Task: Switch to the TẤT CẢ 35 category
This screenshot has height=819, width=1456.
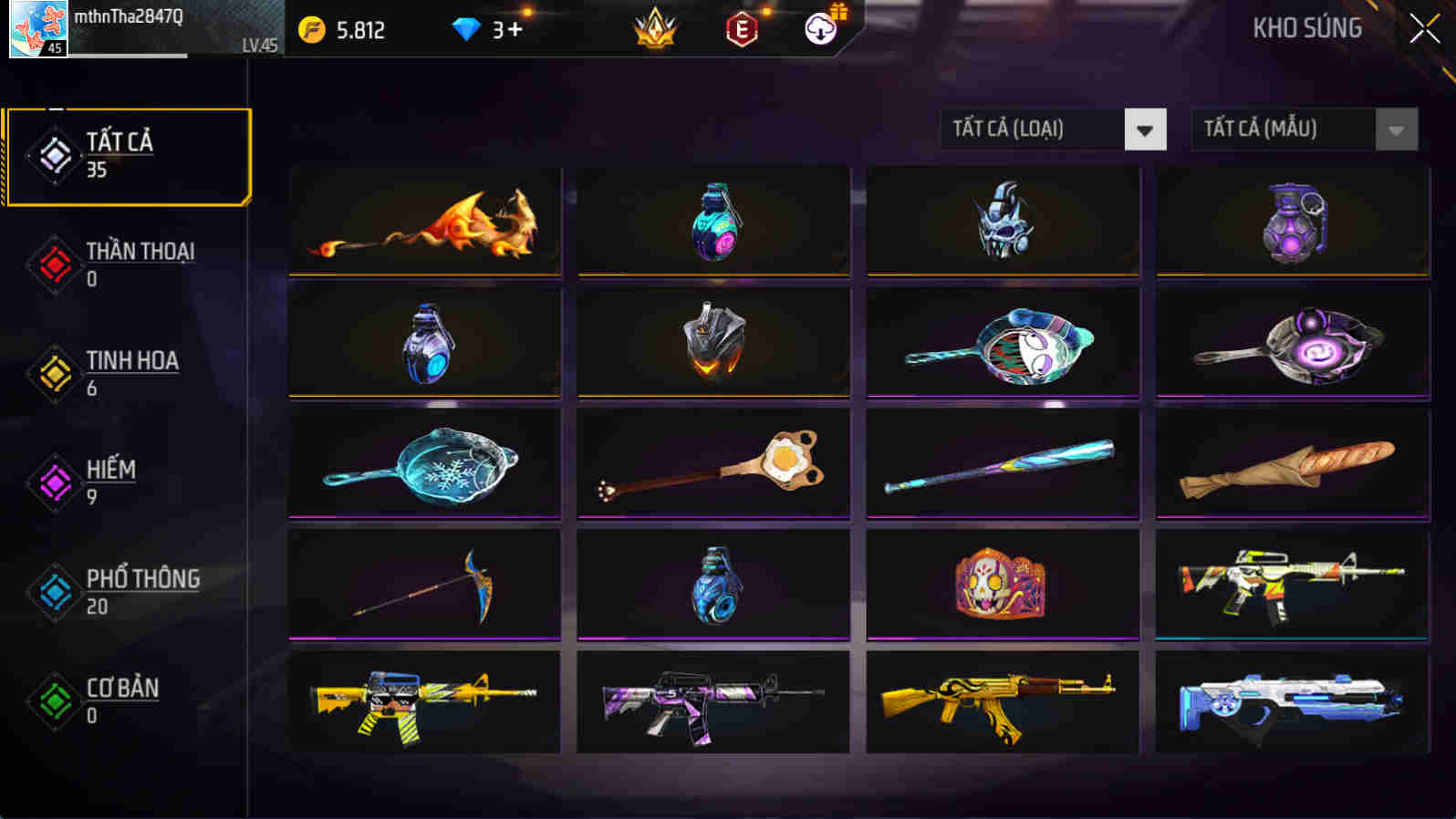Action: (x=128, y=155)
